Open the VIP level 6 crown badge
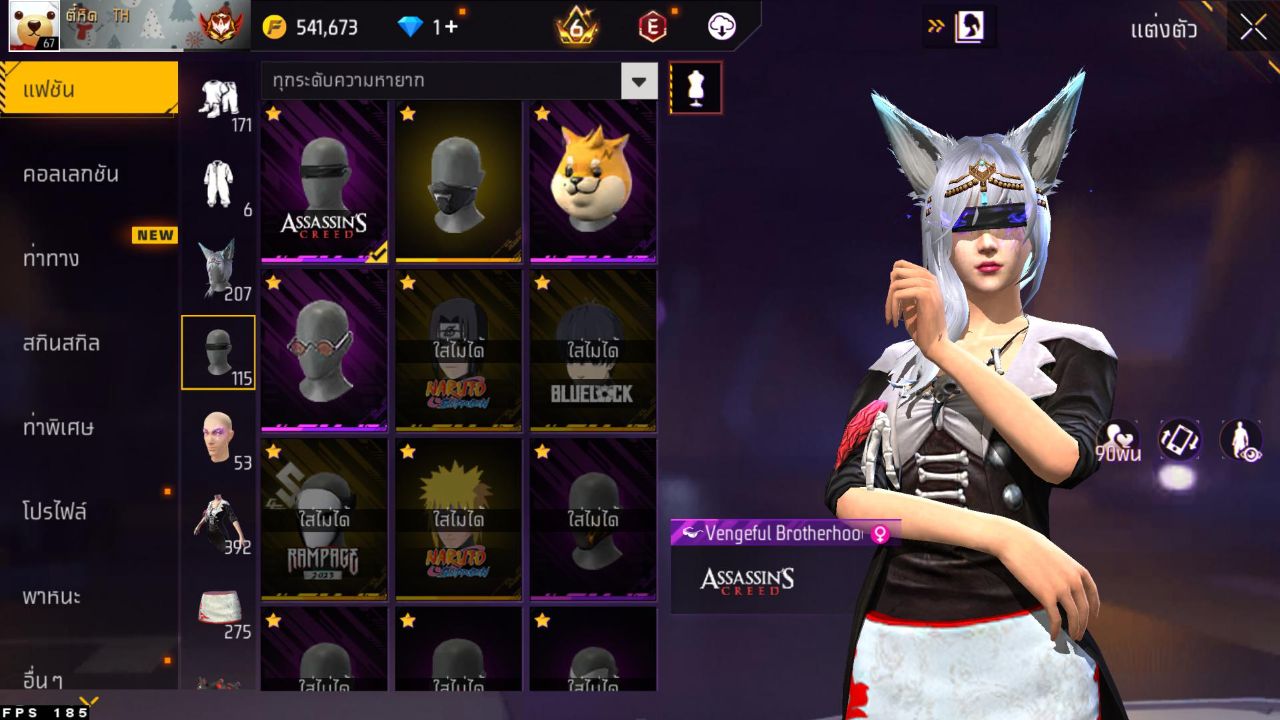This screenshot has width=1280, height=720. click(x=578, y=27)
